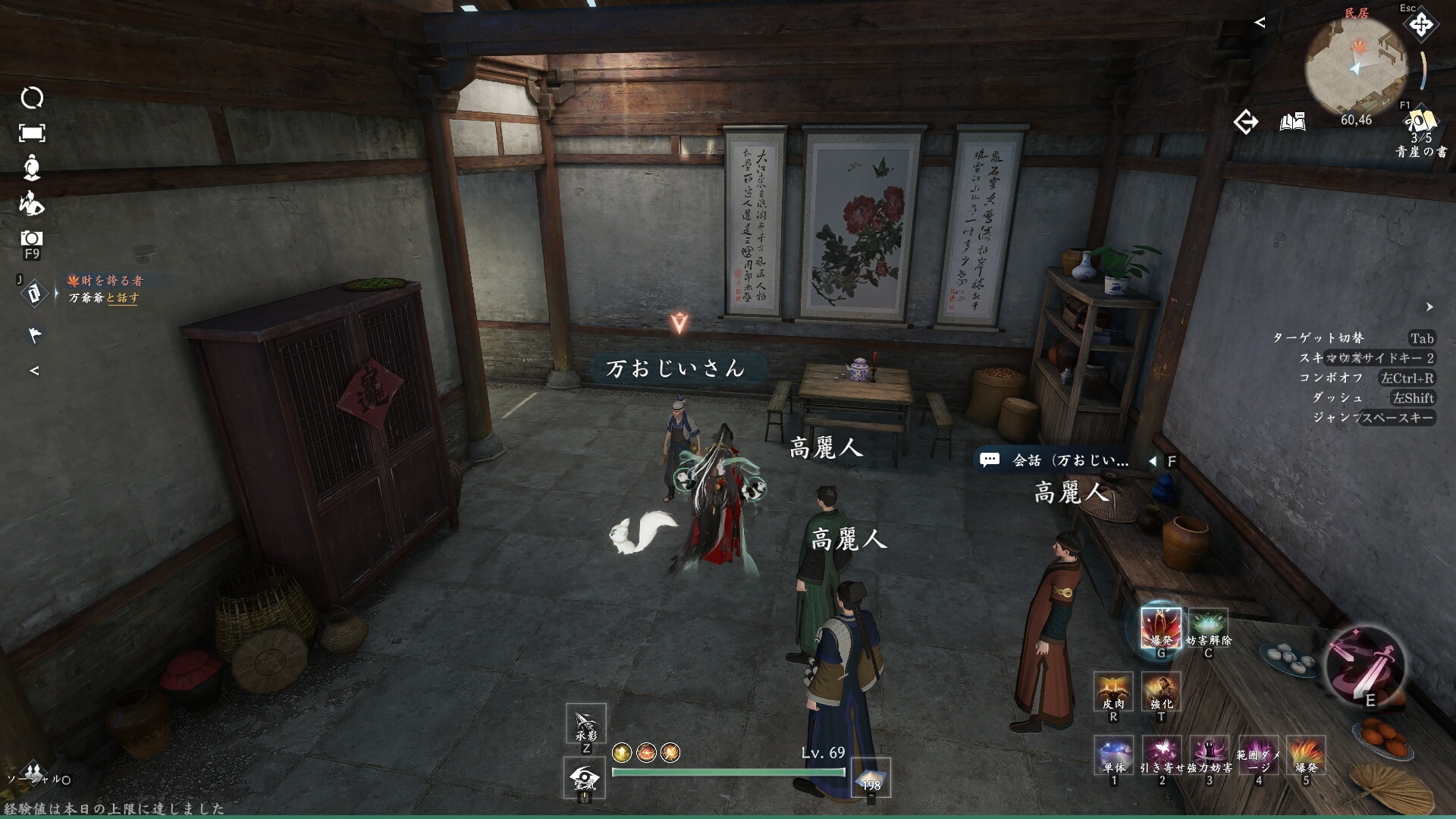Open the main menu diamond icon
Screen dimensions: 1456x819
click(1420, 26)
